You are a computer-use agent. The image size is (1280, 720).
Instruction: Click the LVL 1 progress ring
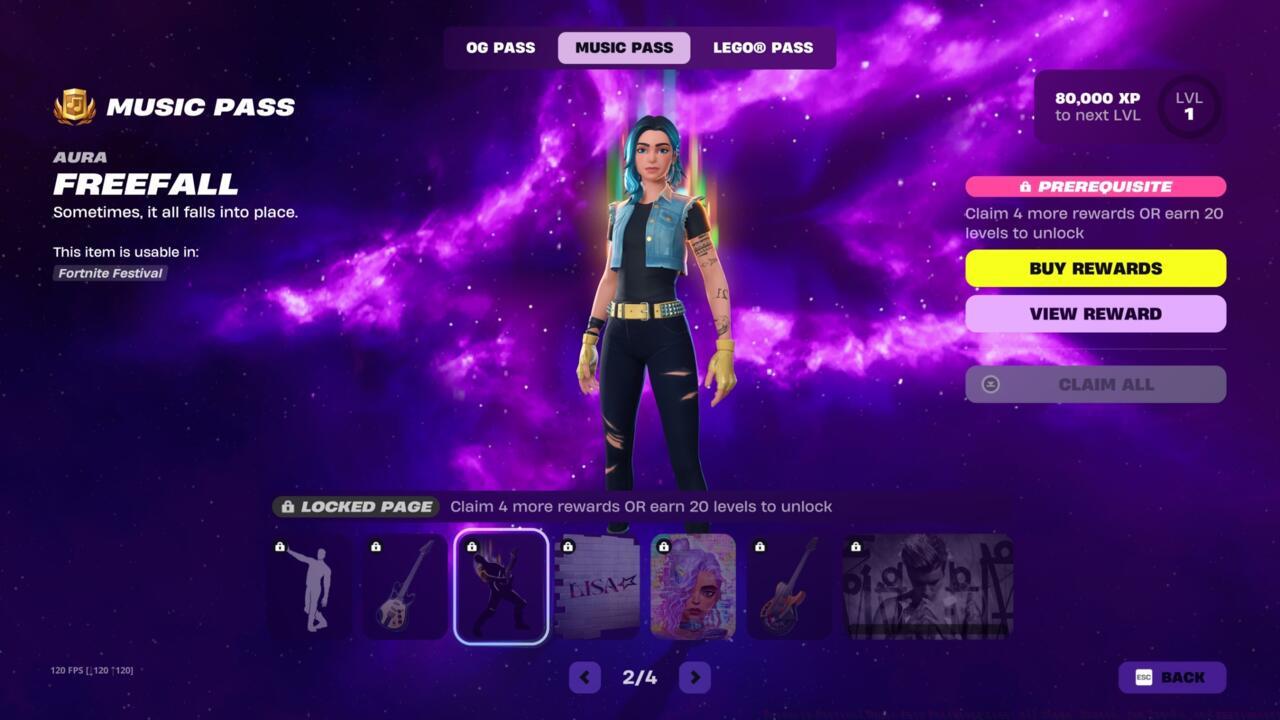click(1188, 107)
